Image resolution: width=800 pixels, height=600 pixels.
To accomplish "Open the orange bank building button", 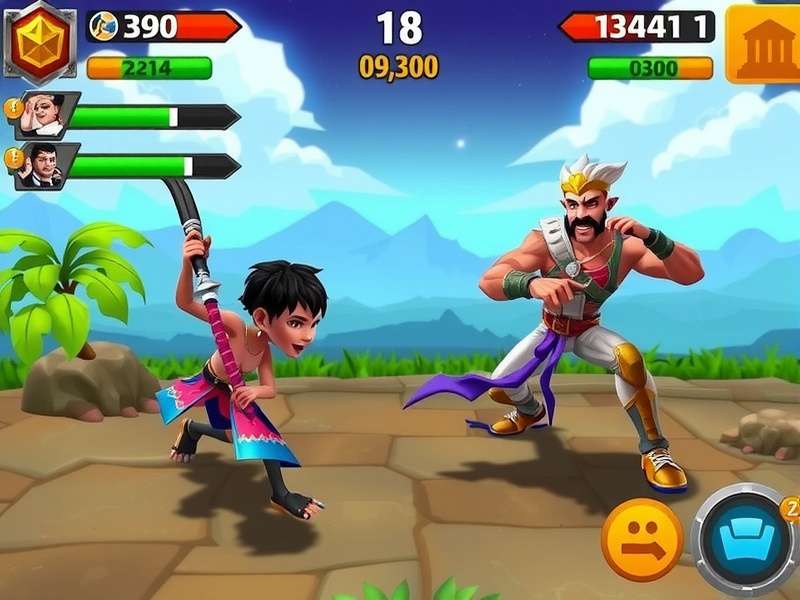I will tap(763, 43).
